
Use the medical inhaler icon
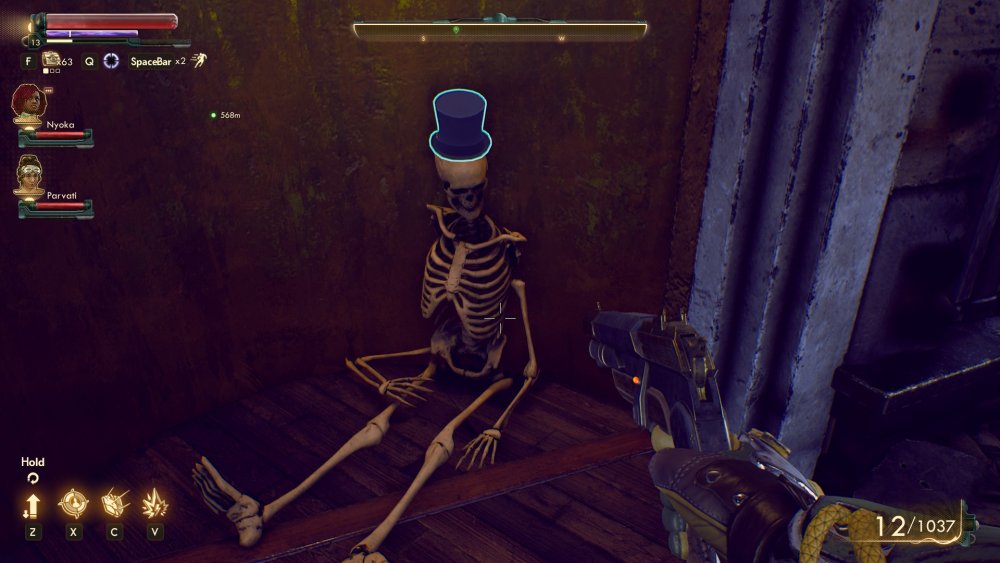click(x=51, y=60)
